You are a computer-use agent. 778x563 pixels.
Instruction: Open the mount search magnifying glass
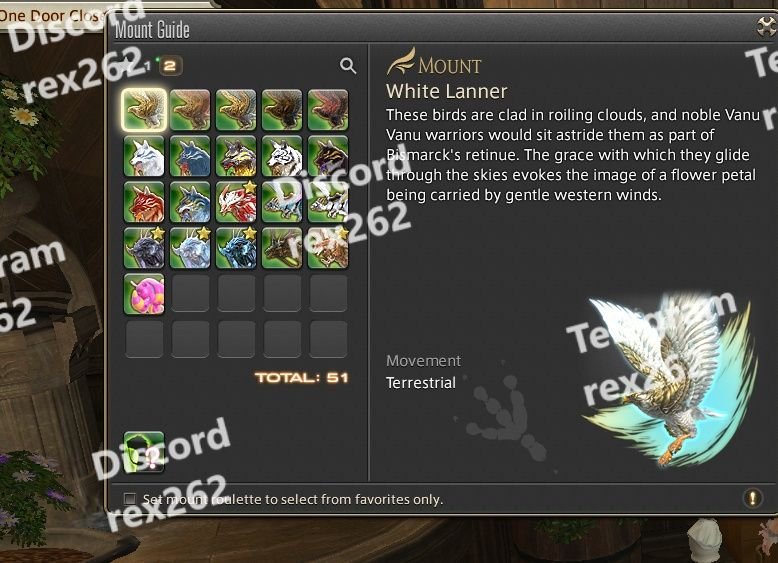348,66
